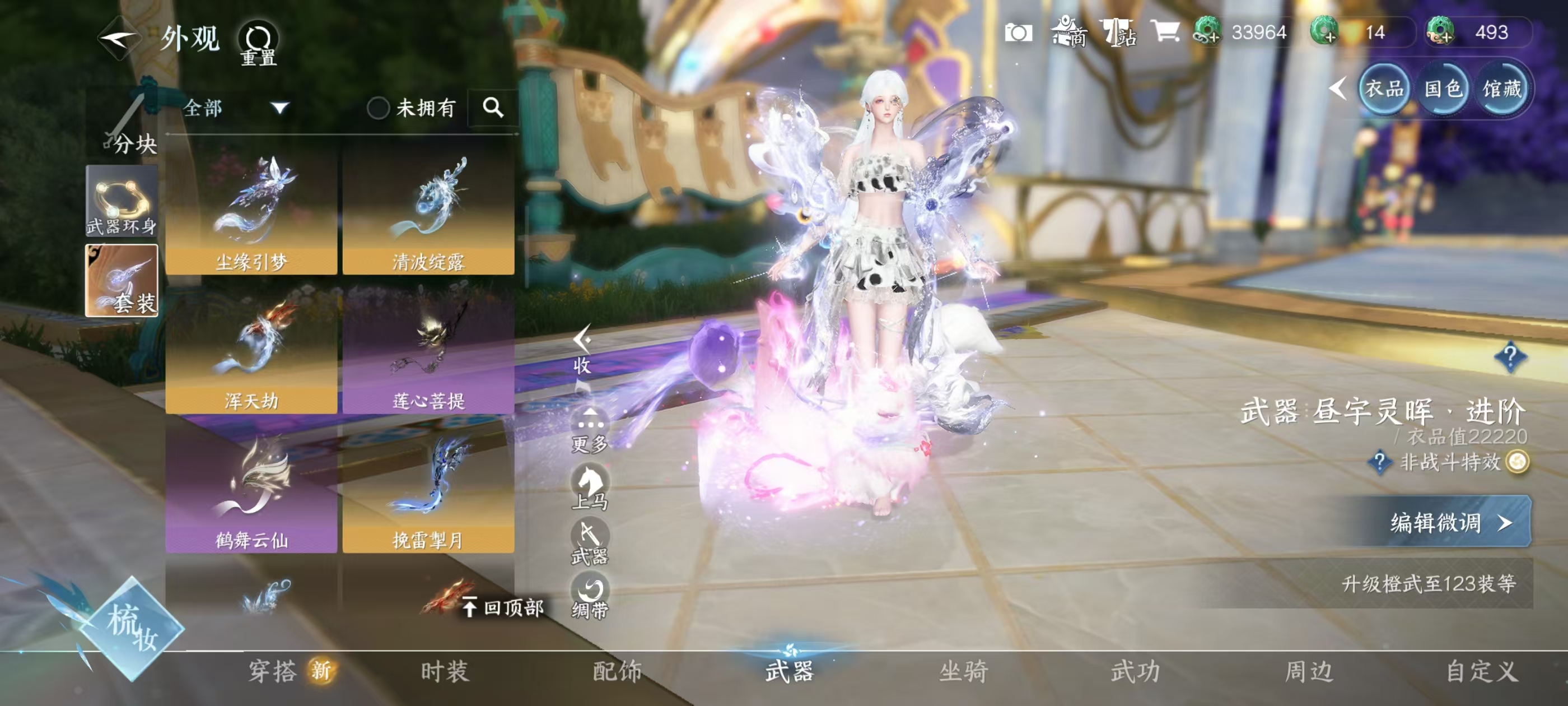Open the 衣品 button
1568x706 pixels.
[1384, 90]
